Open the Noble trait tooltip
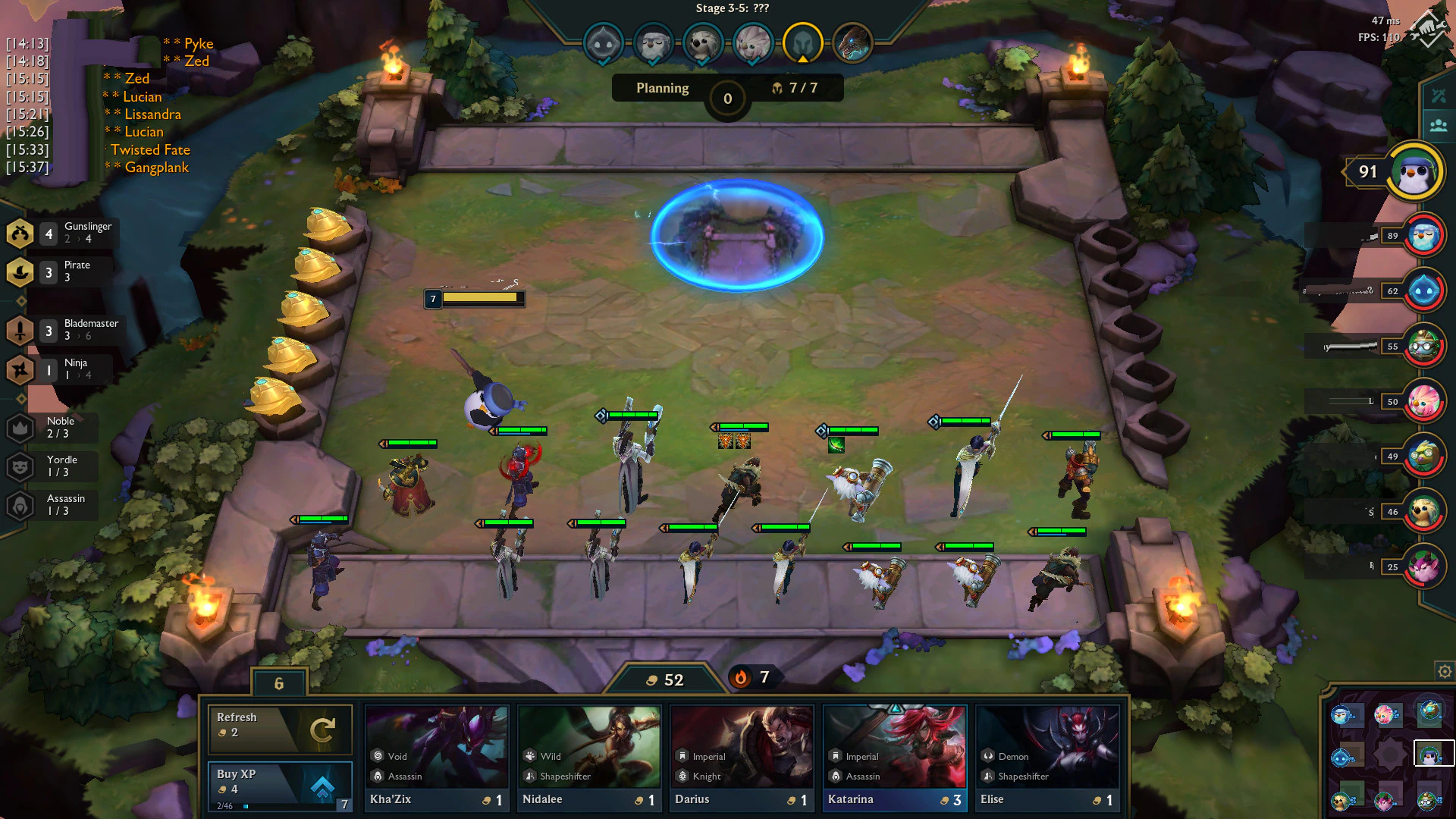1456x819 pixels. [x=52, y=428]
